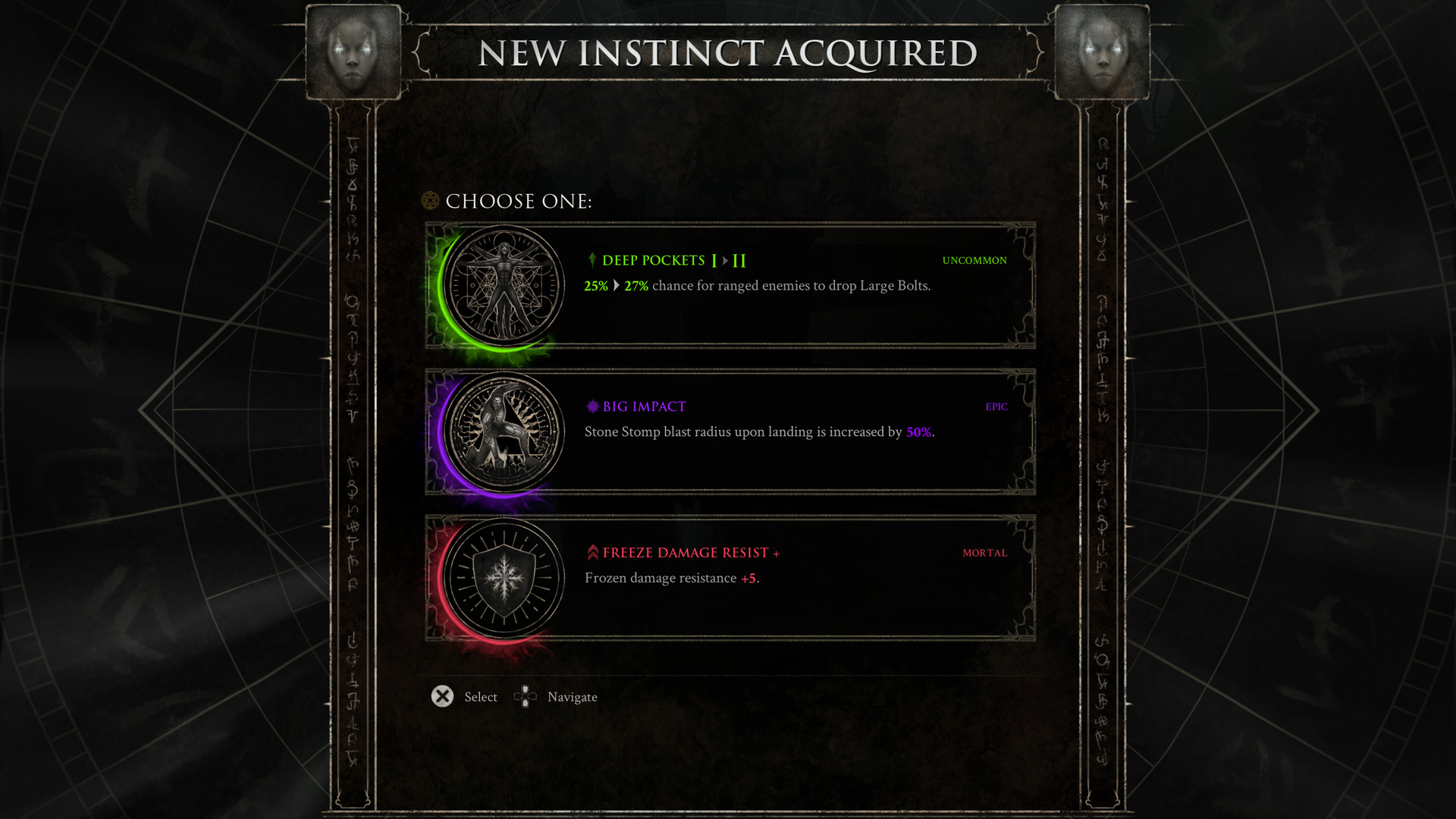Click the green upgrade arrow before Deep Pockets
Image resolution: width=1456 pixels, height=819 pixels.
pyautogui.click(x=591, y=260)
